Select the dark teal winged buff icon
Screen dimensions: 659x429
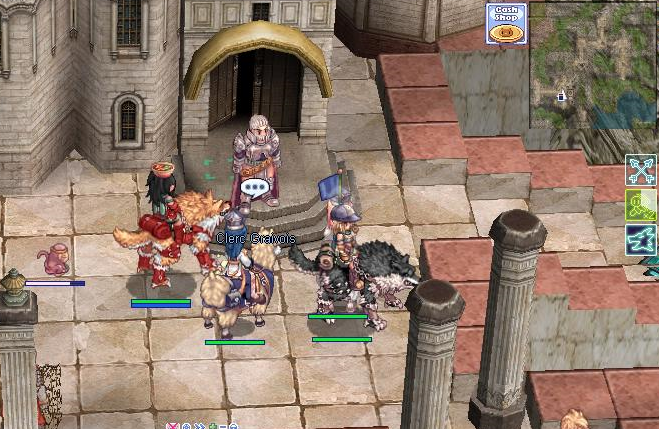pos(641,240)
